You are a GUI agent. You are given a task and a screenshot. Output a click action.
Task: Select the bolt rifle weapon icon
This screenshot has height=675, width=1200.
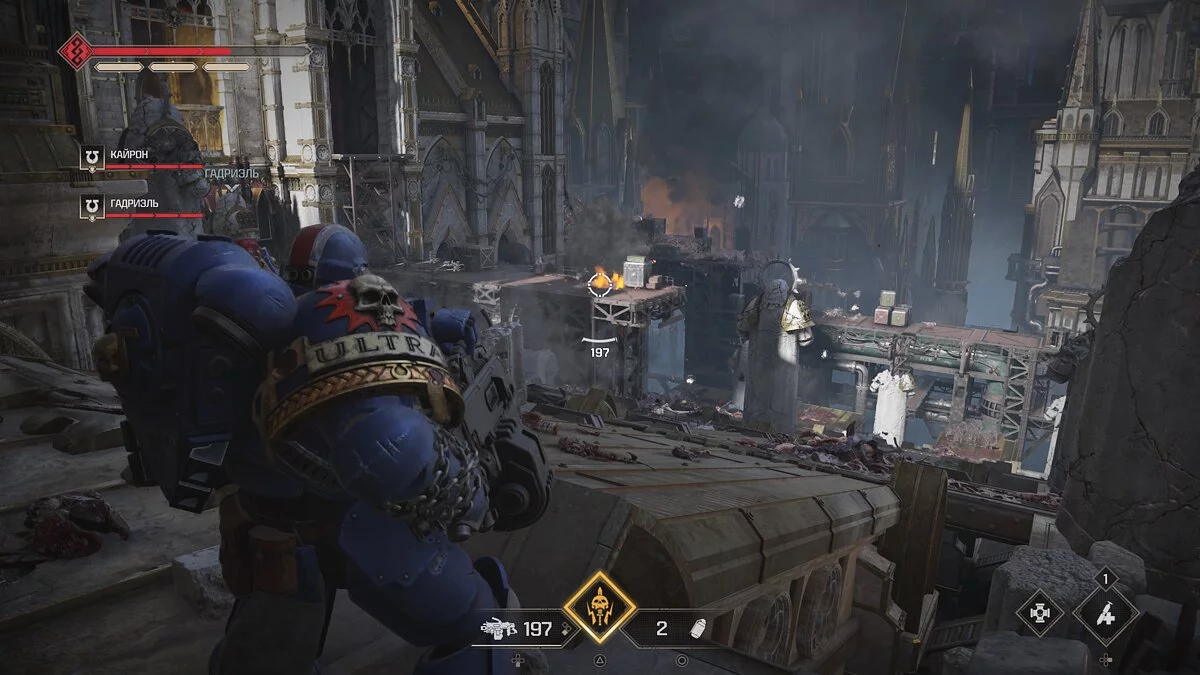coord(497,629)
